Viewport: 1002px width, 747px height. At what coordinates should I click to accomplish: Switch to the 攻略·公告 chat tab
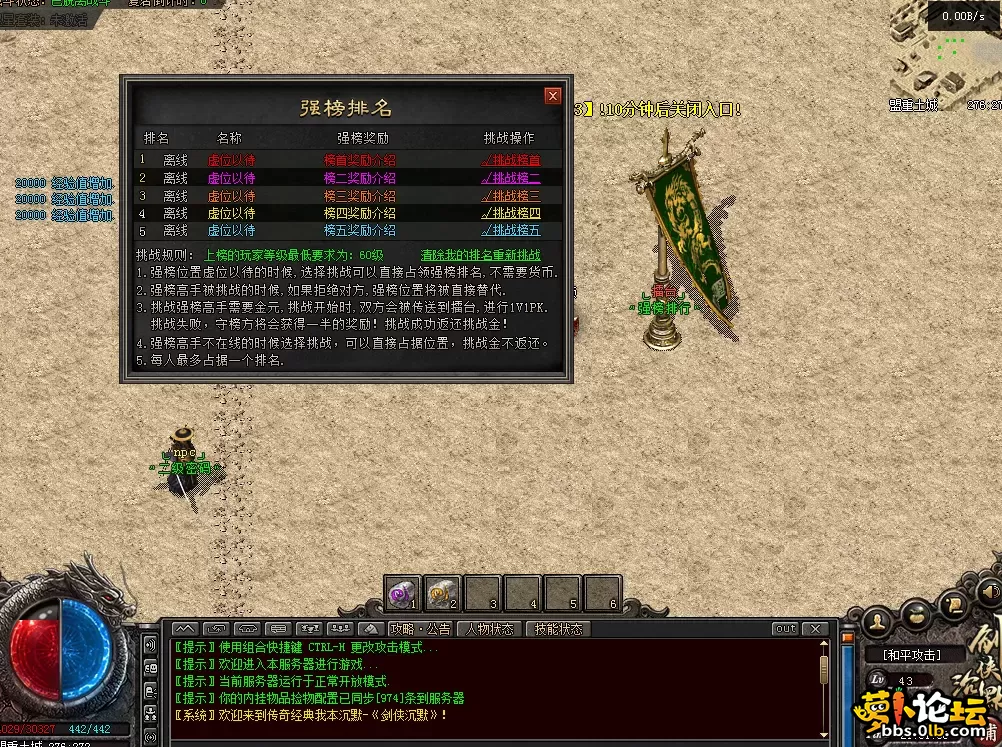pos(420,629)
